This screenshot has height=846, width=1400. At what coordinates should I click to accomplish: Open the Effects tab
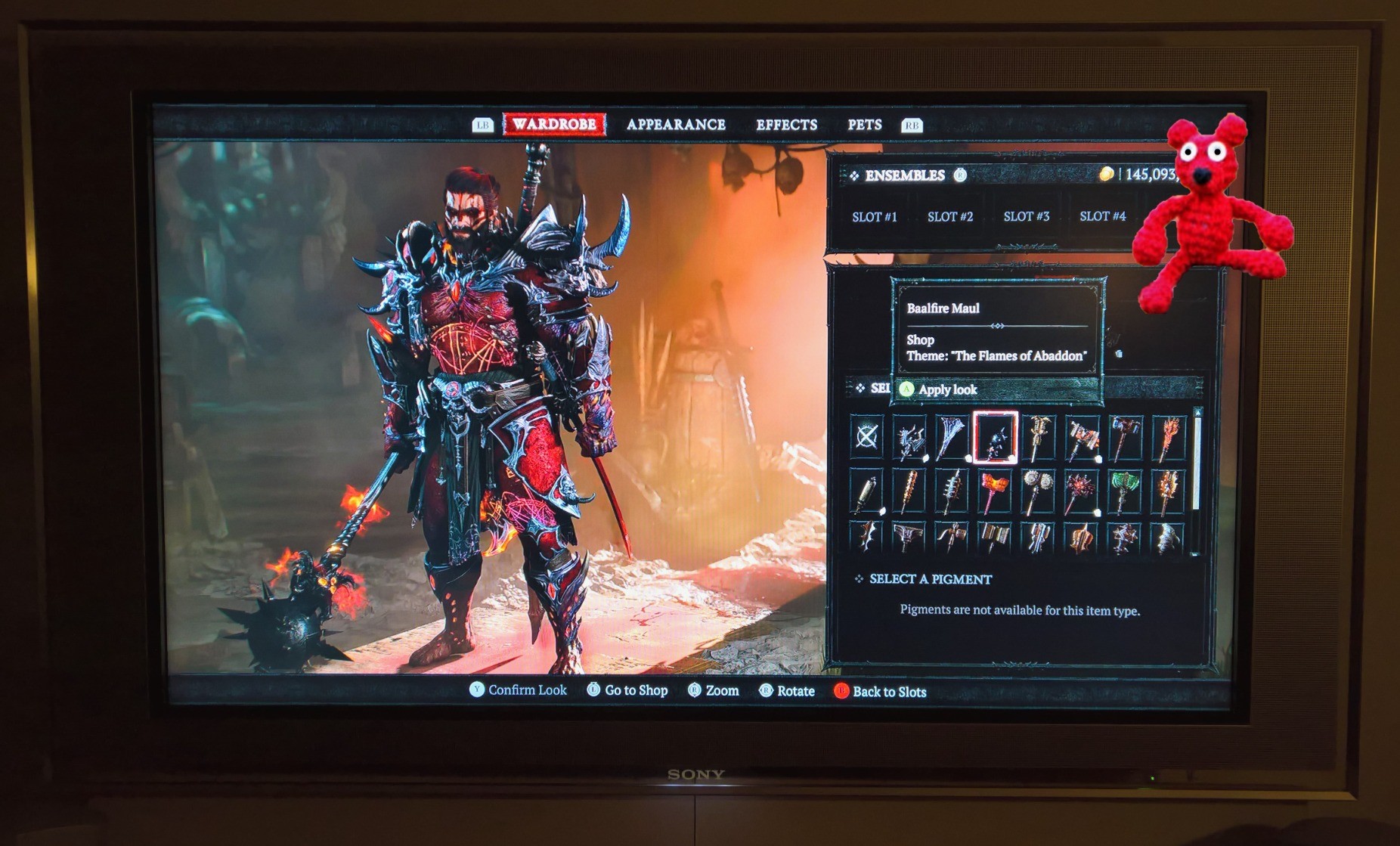coord(786,125)
